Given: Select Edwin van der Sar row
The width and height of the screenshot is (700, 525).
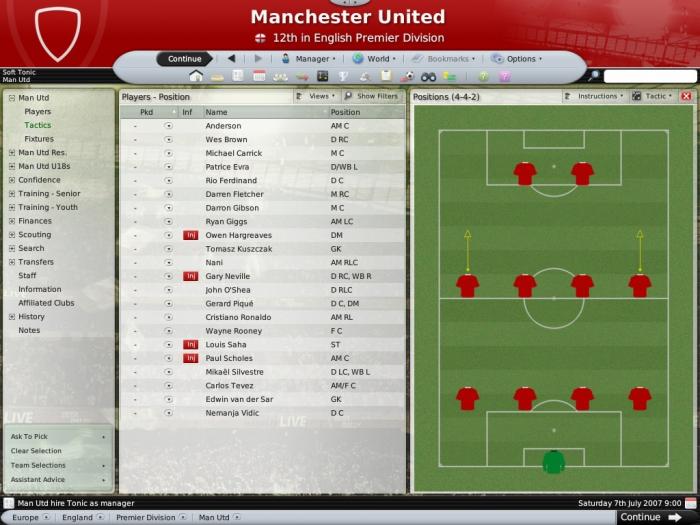Looking at the screenshot, I should pyautogui.click(x=238, y=398).
